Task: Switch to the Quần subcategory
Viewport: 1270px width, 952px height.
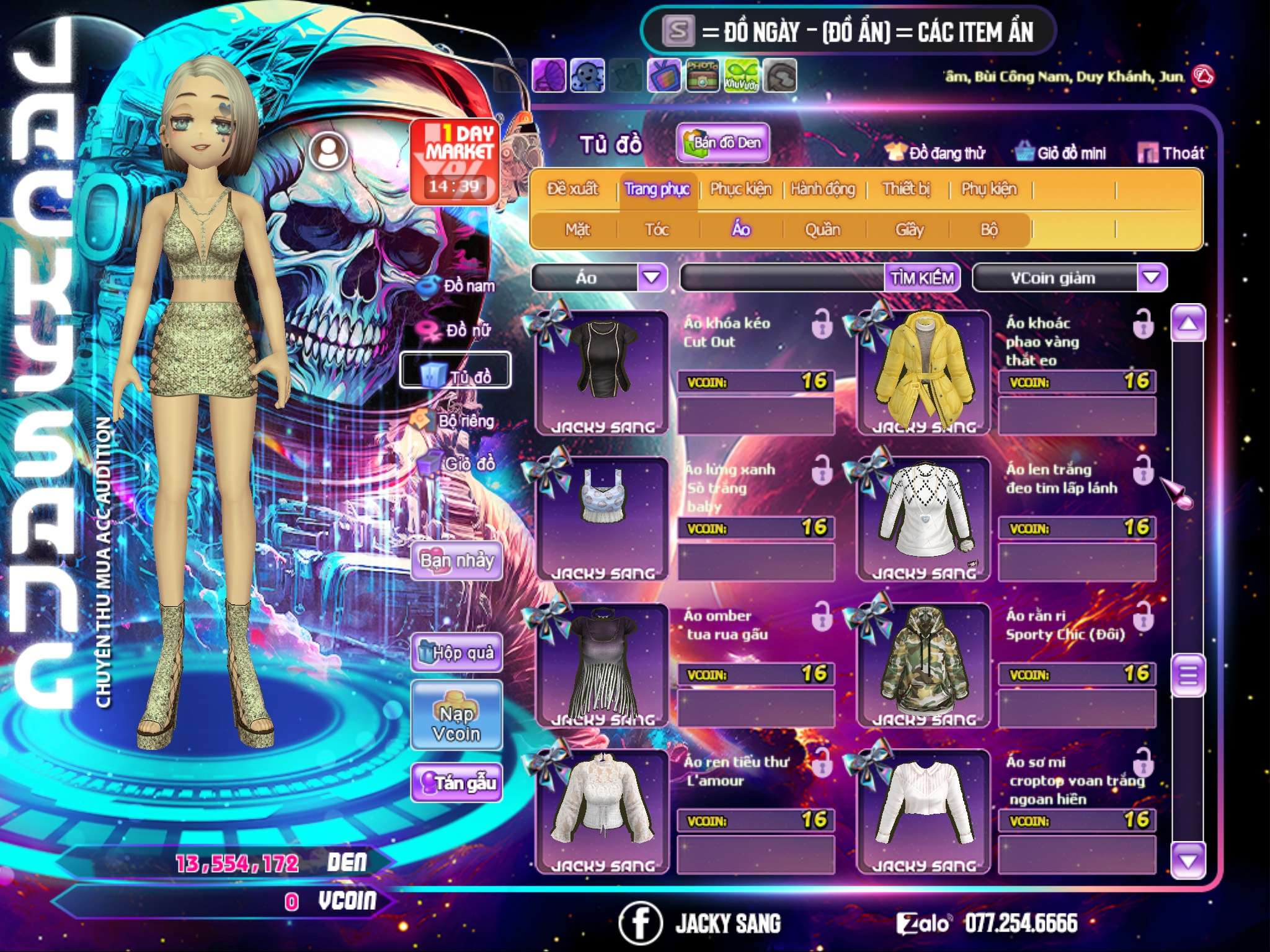Action: (x=822, y=230)
